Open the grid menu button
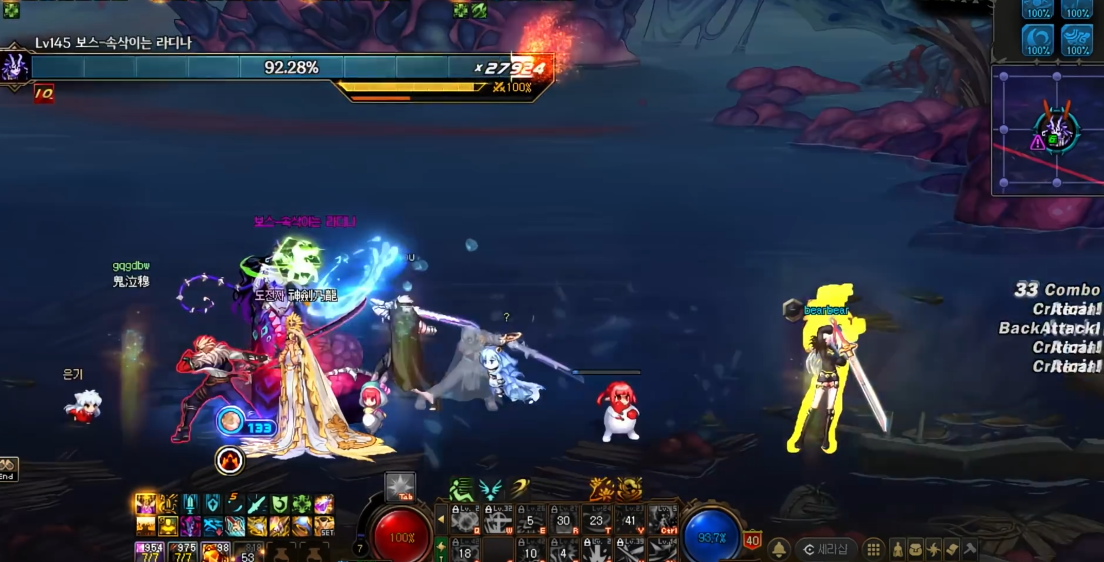Screen dimensions: 1104x562 [x=873, y=549]
